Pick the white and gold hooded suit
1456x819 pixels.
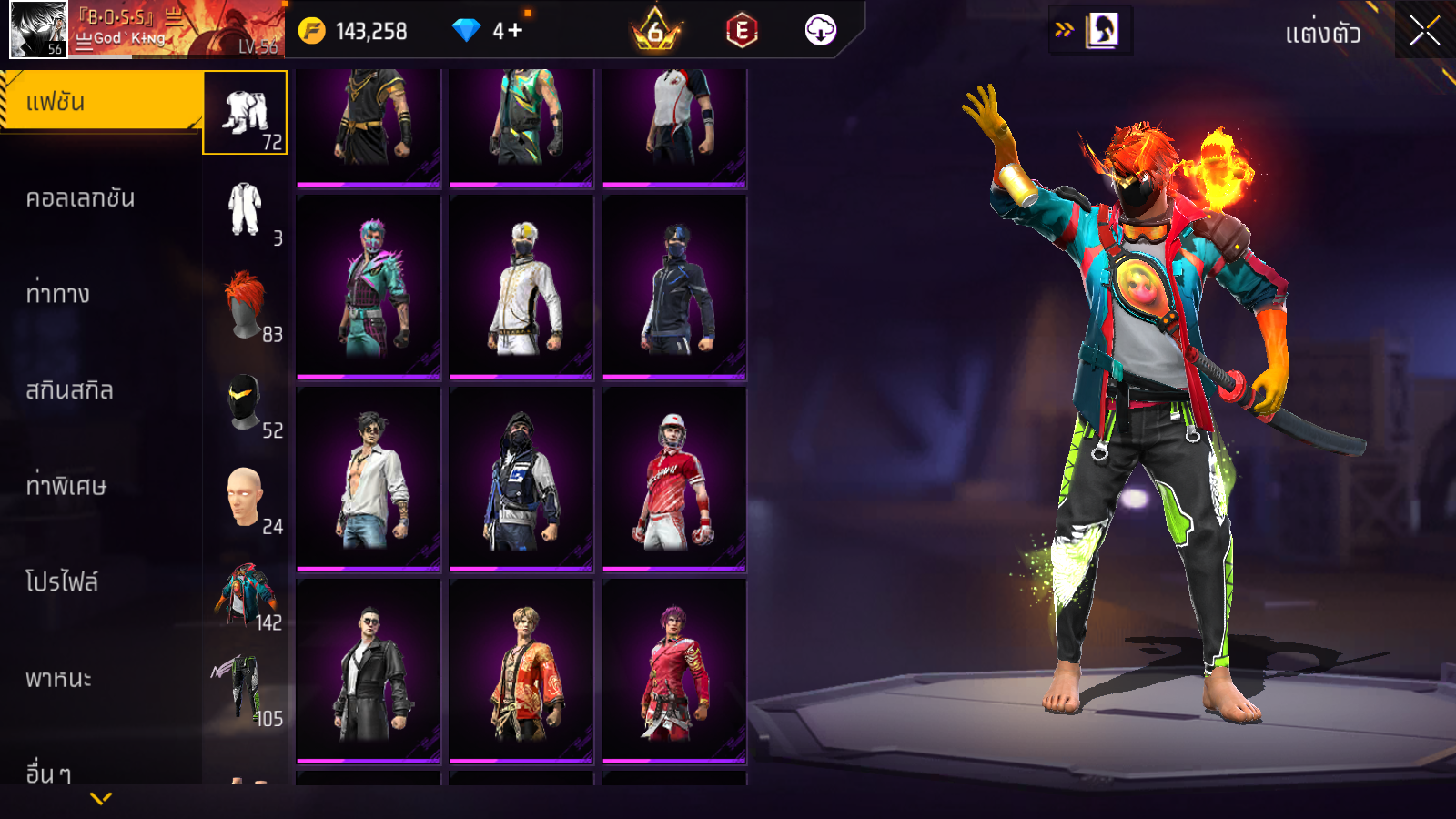point(521,288)
